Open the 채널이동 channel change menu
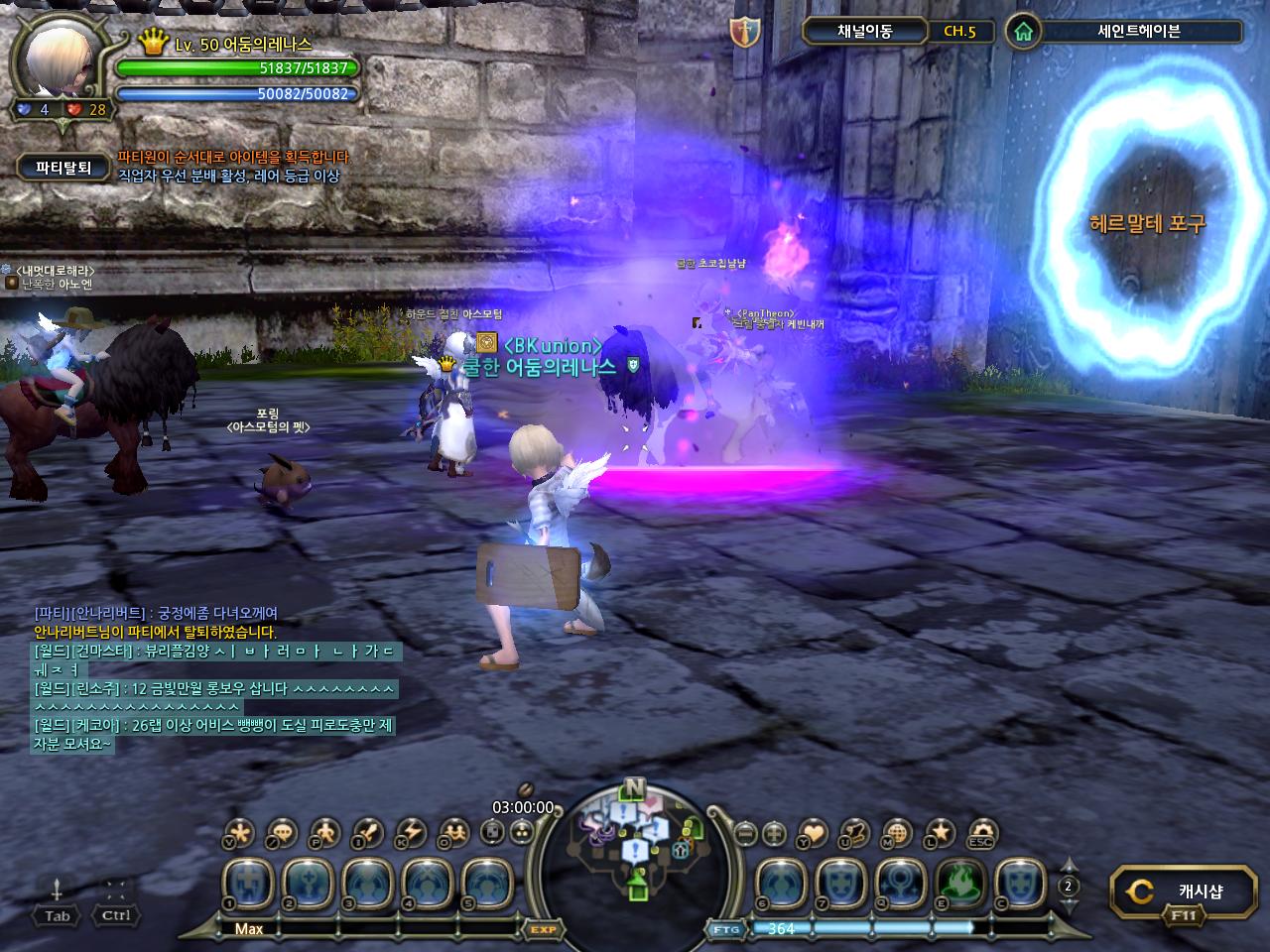 864,31
